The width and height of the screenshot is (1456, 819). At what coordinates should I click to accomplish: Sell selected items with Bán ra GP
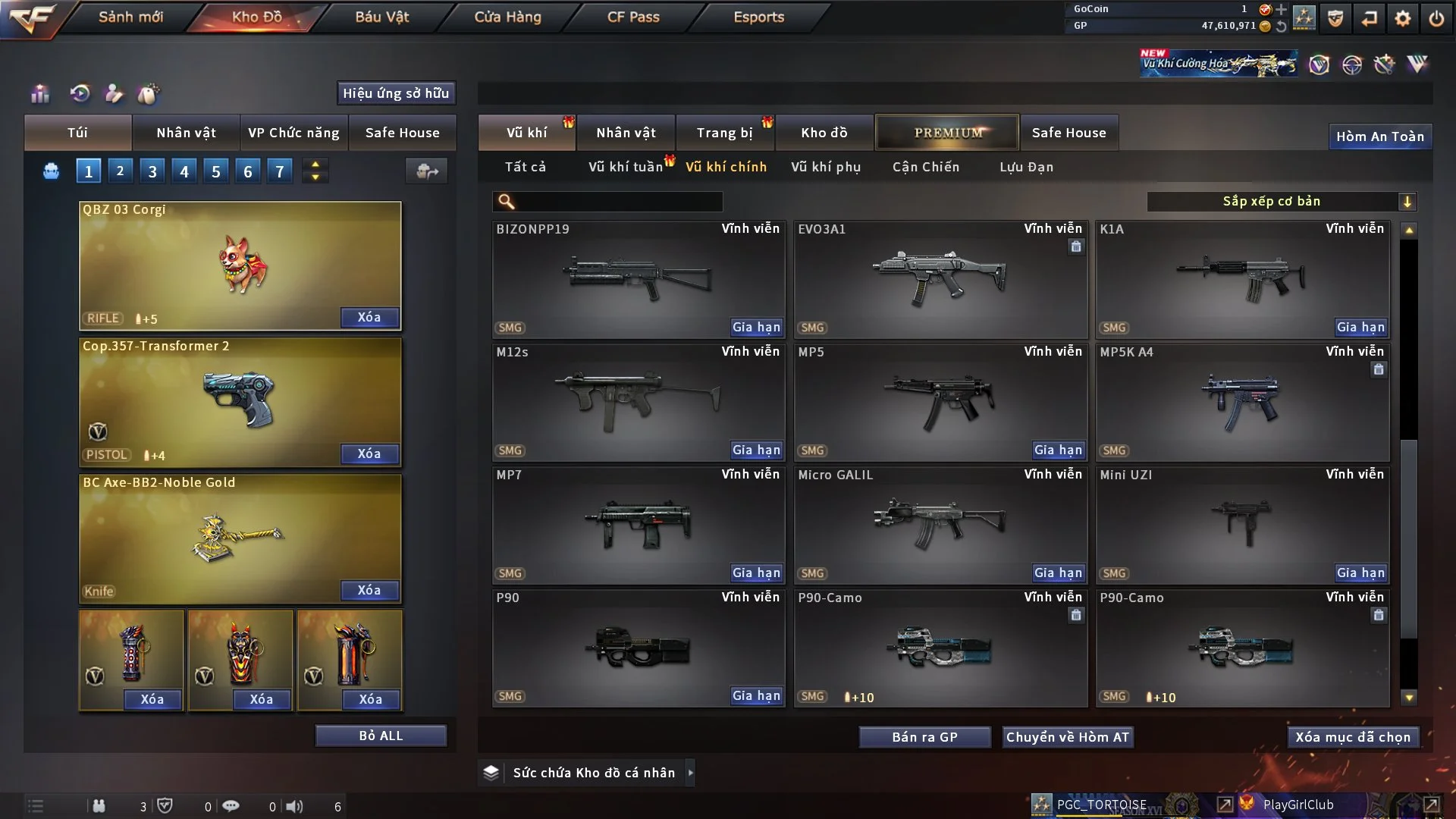(x=924, y=737)
